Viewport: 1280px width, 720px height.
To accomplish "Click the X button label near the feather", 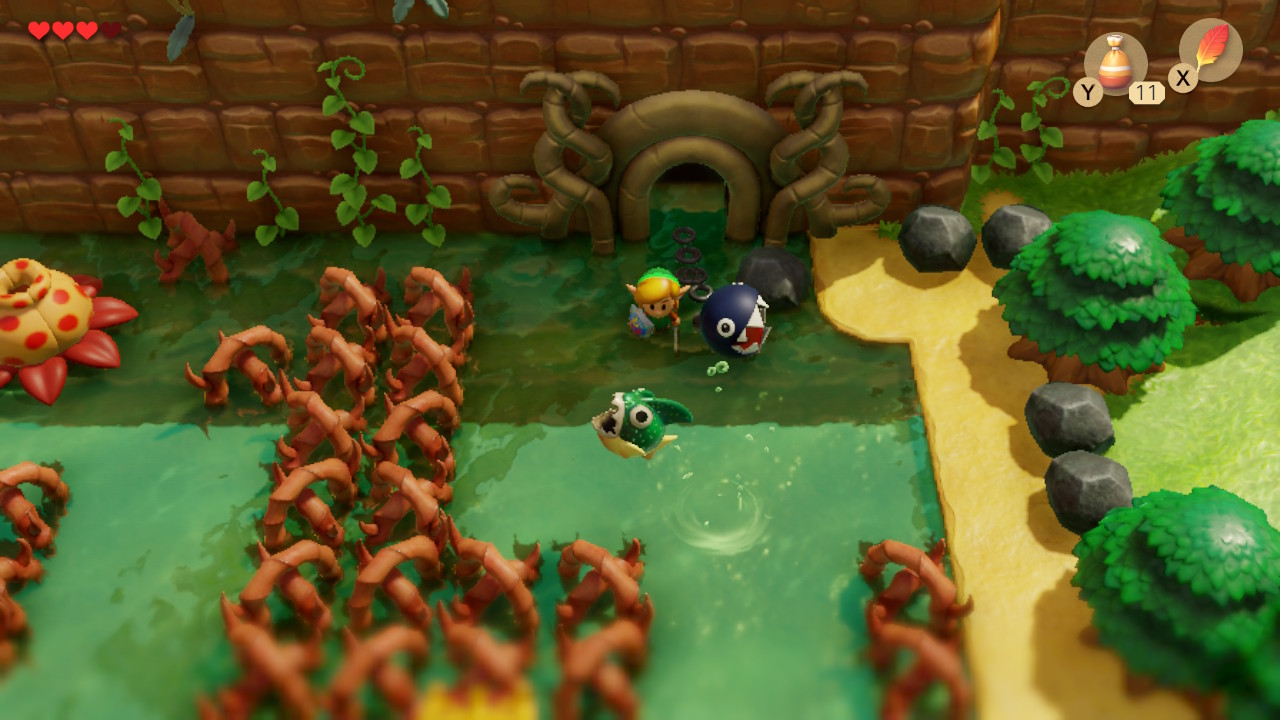I will 1182,77.
